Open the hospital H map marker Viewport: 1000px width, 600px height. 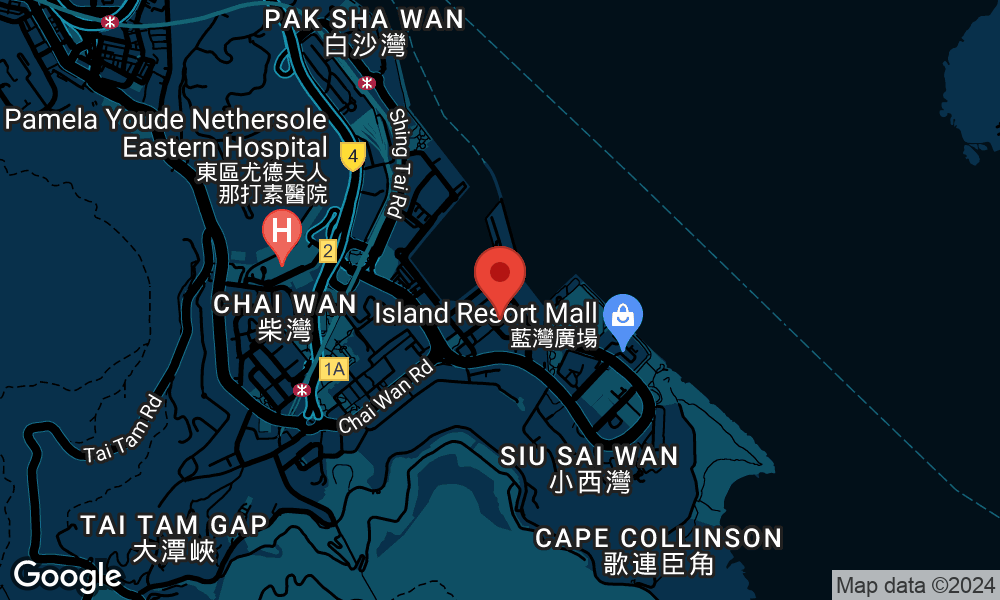282,232
